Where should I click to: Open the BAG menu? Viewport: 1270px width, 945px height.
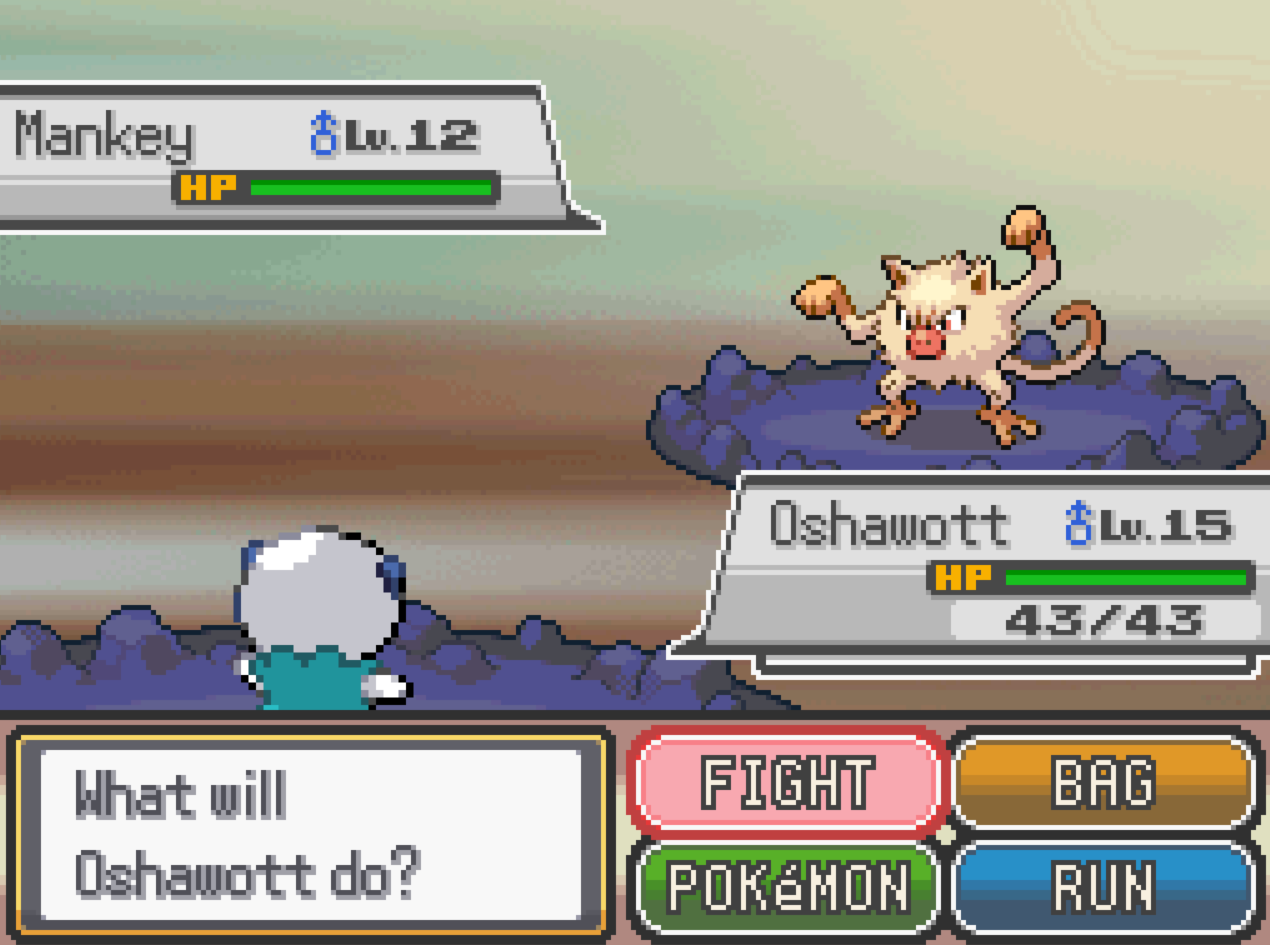1104,782
